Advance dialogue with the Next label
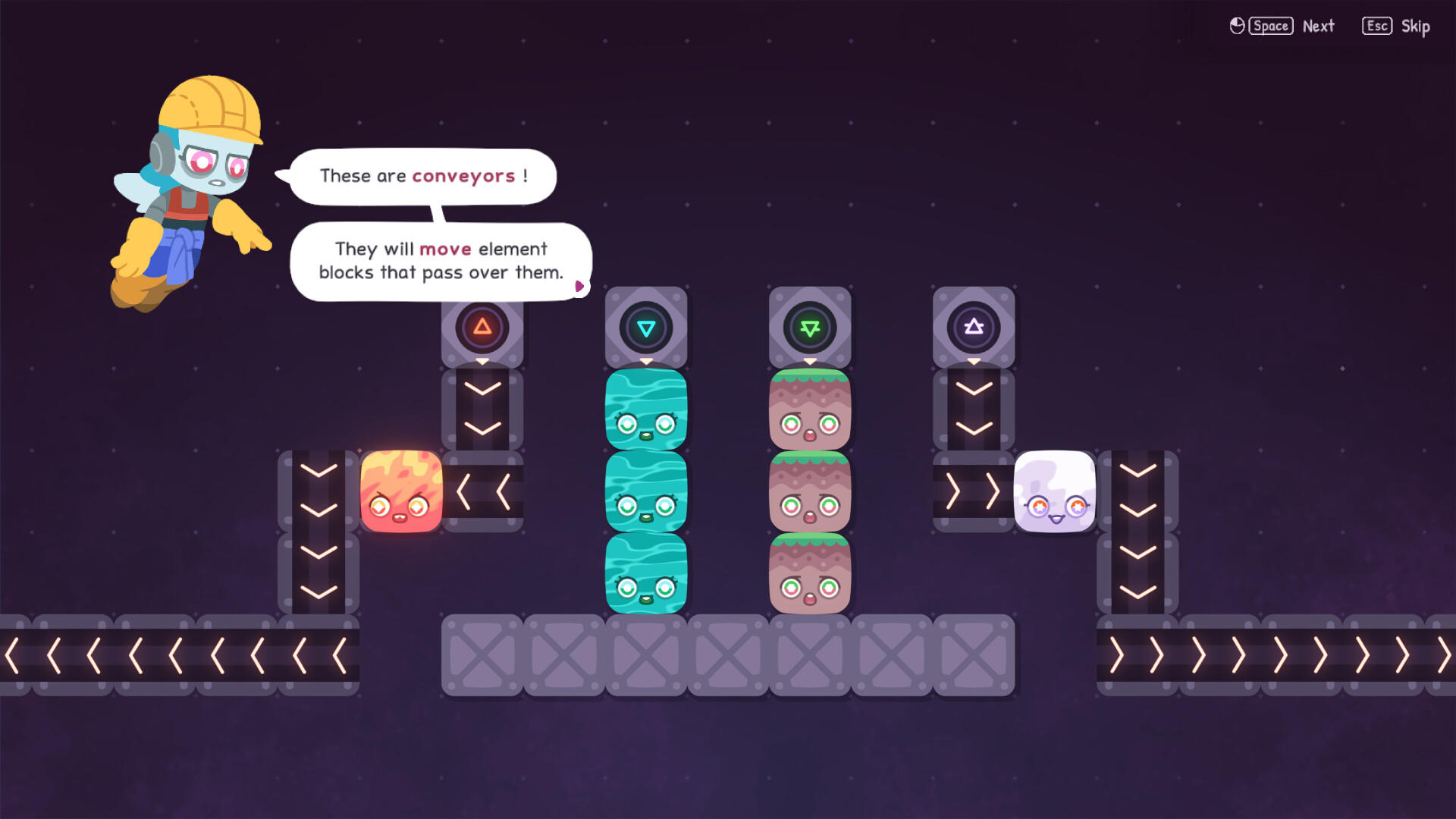 (x=1319, y=26)
